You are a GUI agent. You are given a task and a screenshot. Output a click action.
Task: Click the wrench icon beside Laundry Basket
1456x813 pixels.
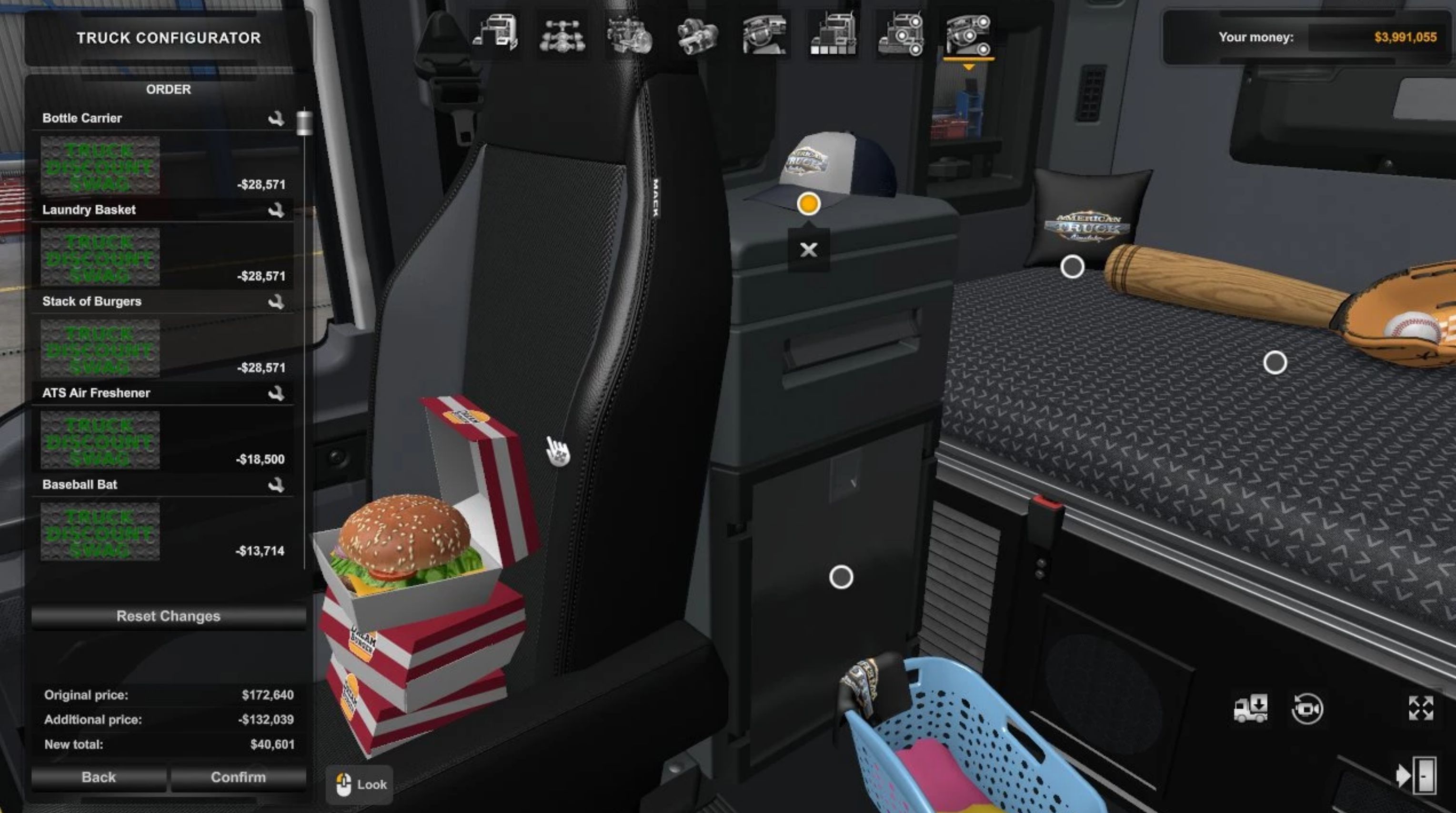click(276, 211)
